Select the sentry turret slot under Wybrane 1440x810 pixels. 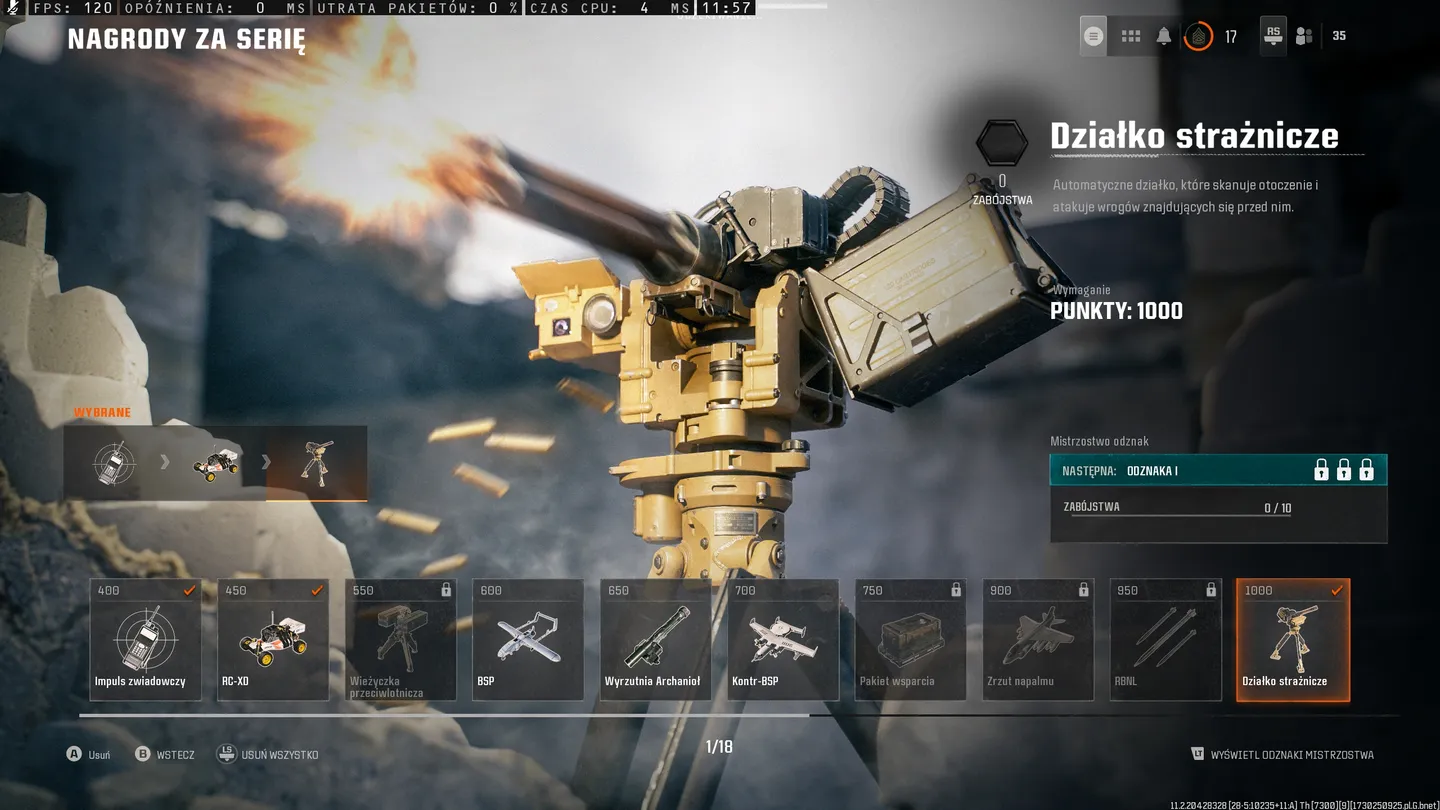click(317, 463)
